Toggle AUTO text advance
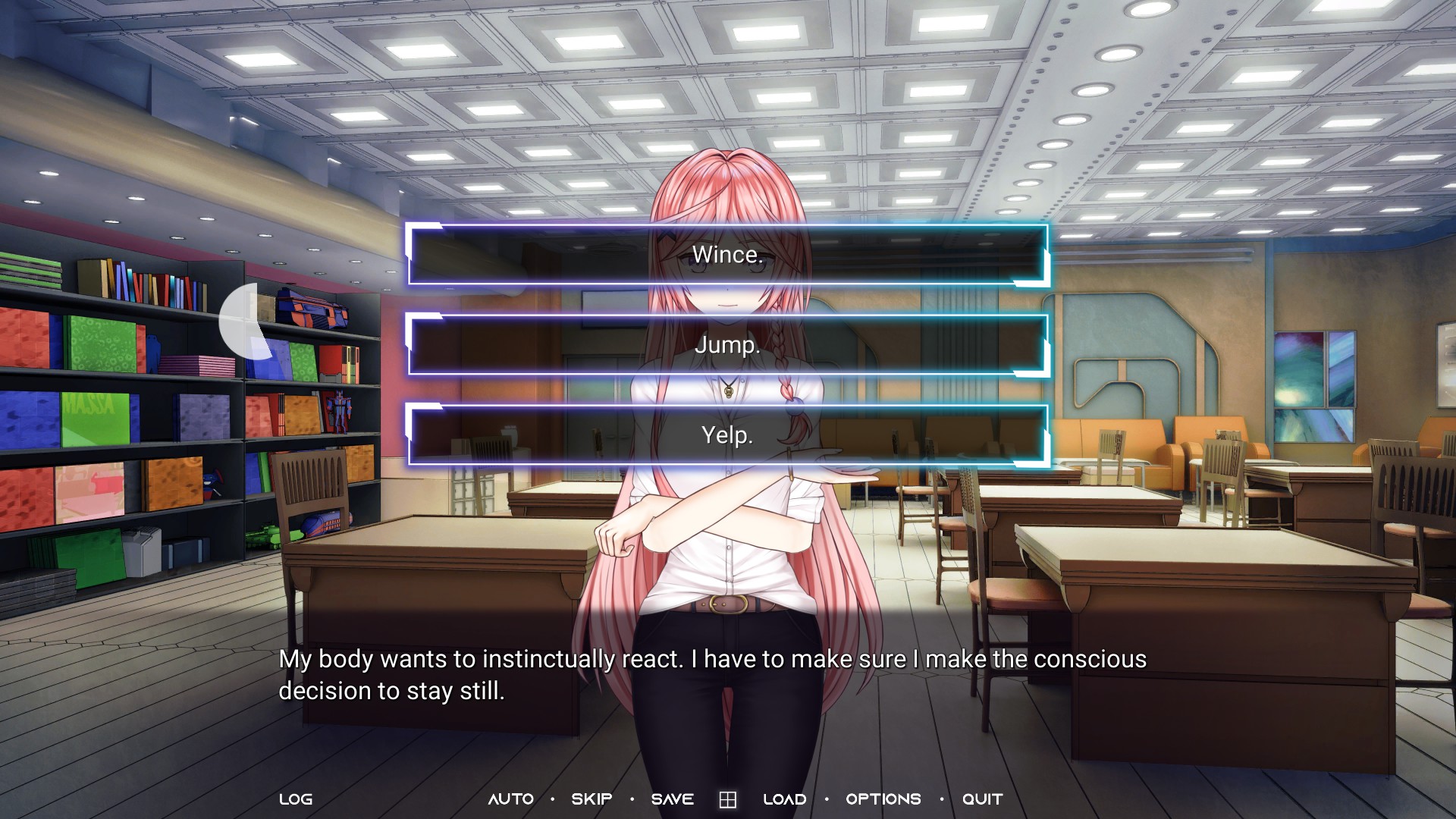Screen dimensions: 1456x819 511,799
